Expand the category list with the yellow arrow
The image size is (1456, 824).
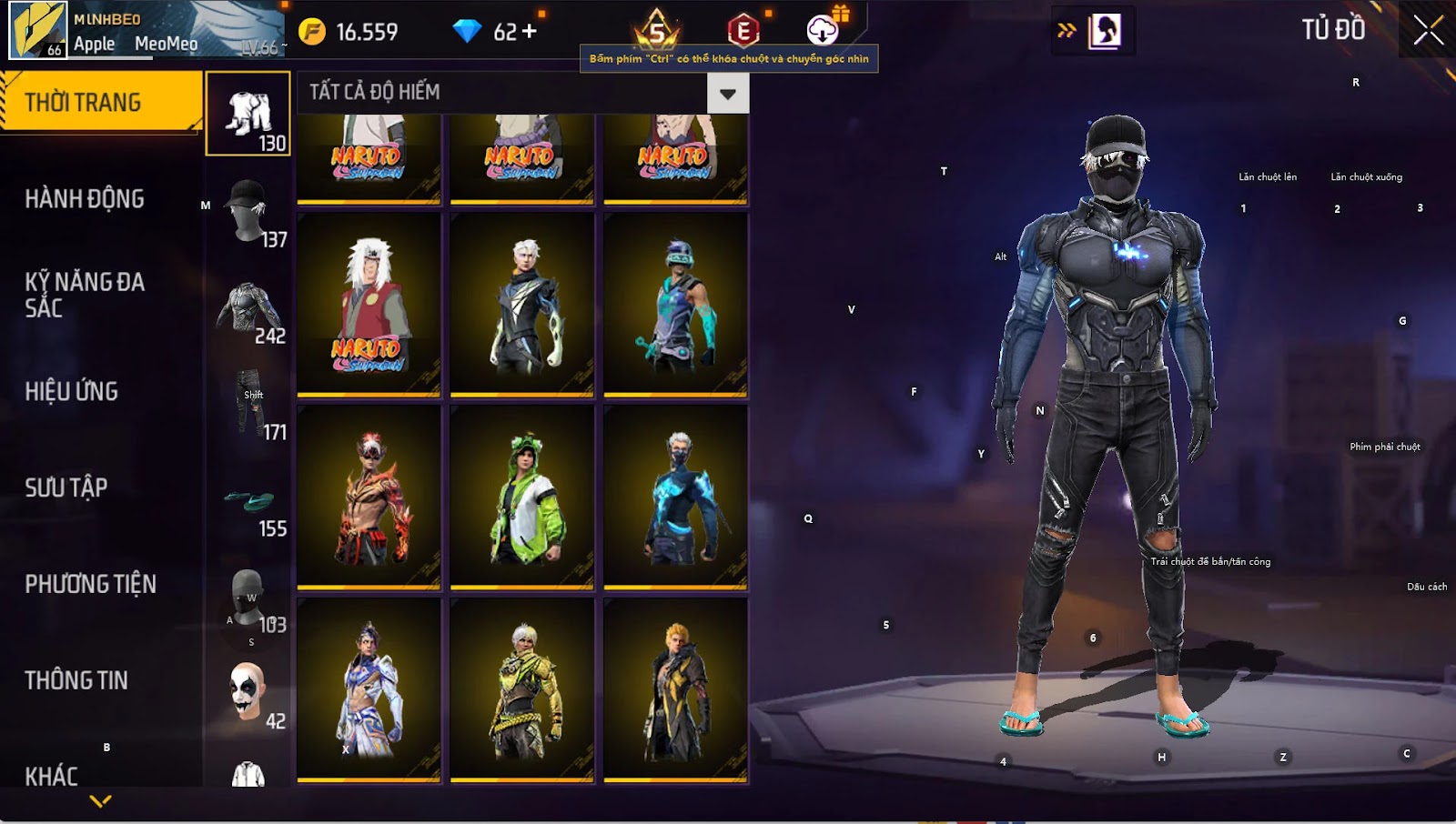(100, 801)
